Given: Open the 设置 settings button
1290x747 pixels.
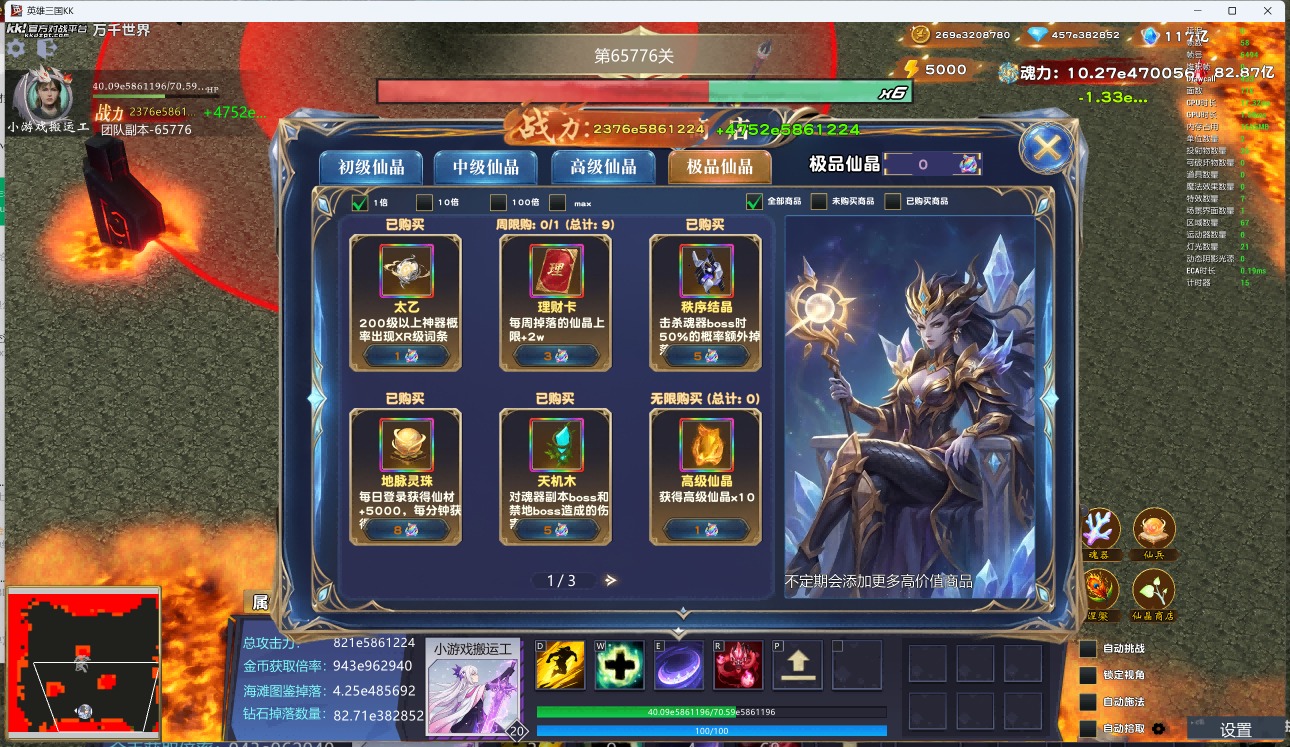Looking at the screenshot, I should coord(1237,731).
